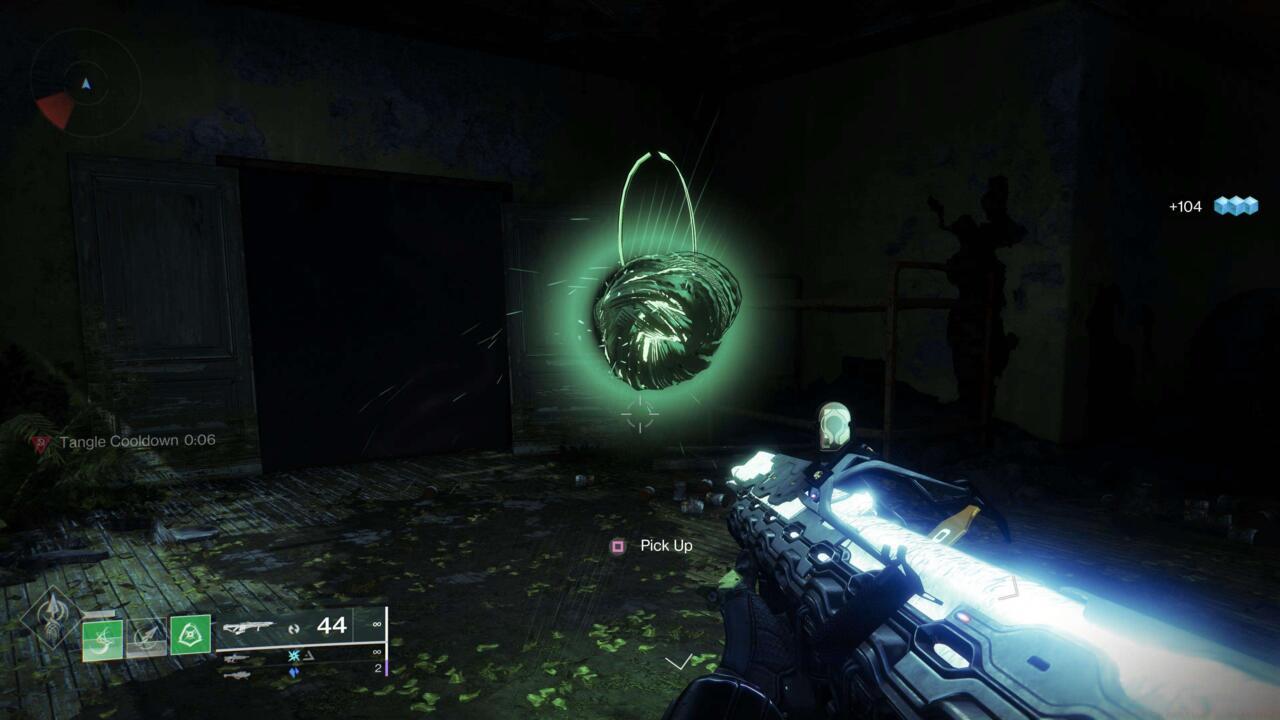Click the green grenade ability icon
The height and width of the screenshot is (720, 1280).
click(x=102, y=642)
